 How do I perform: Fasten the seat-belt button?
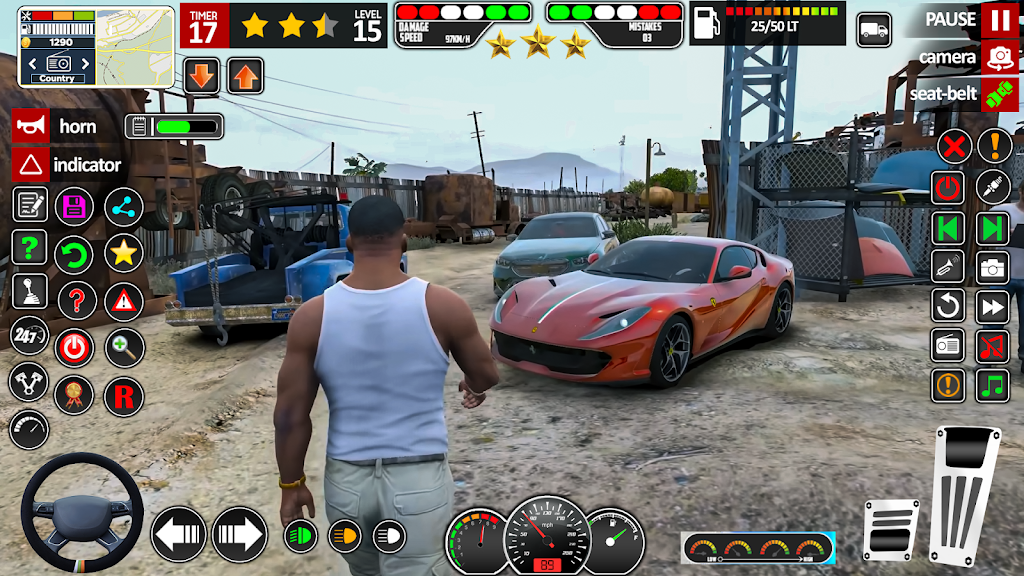[999, 94]
